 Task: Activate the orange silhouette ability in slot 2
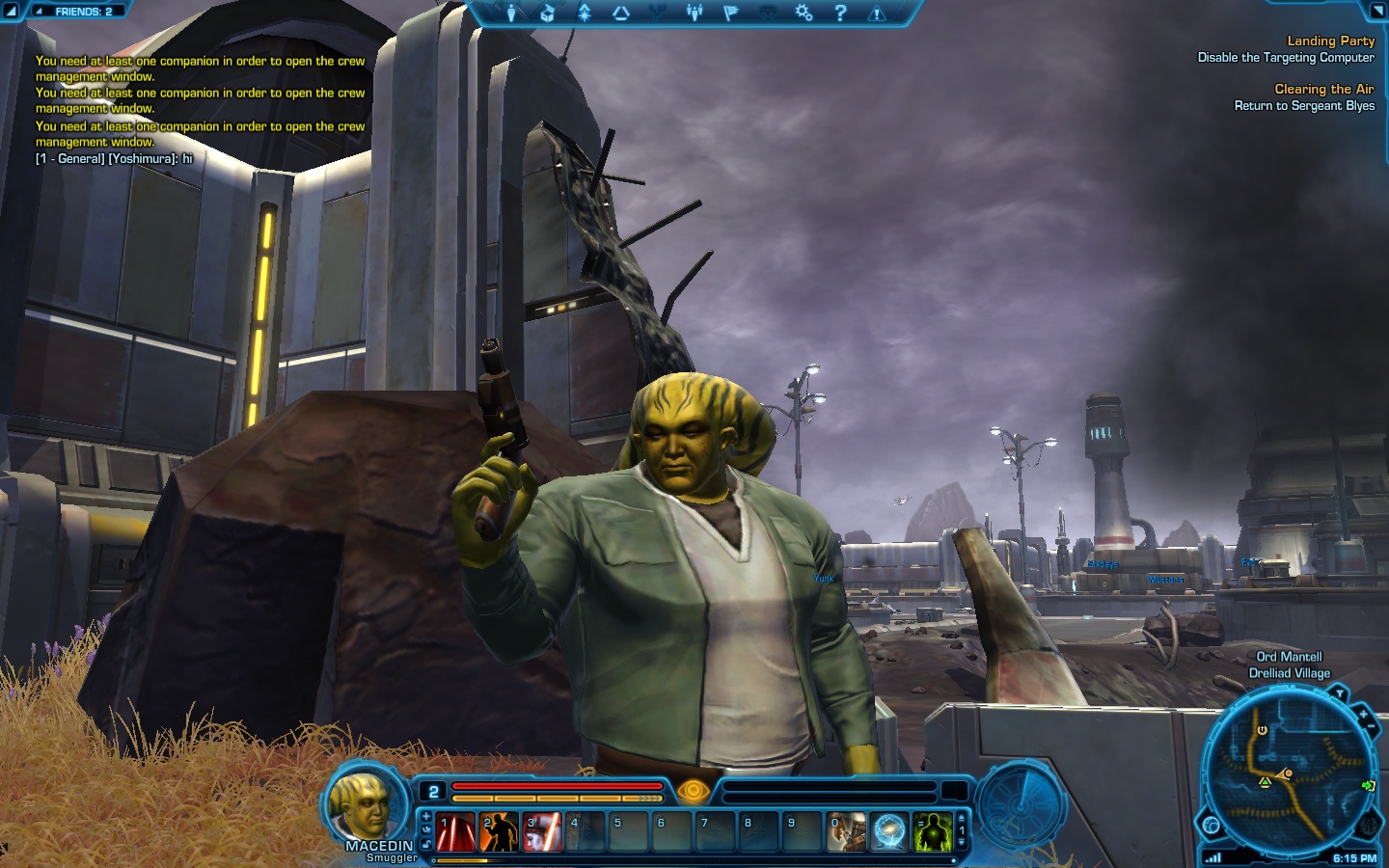click(x=500, y=831)
